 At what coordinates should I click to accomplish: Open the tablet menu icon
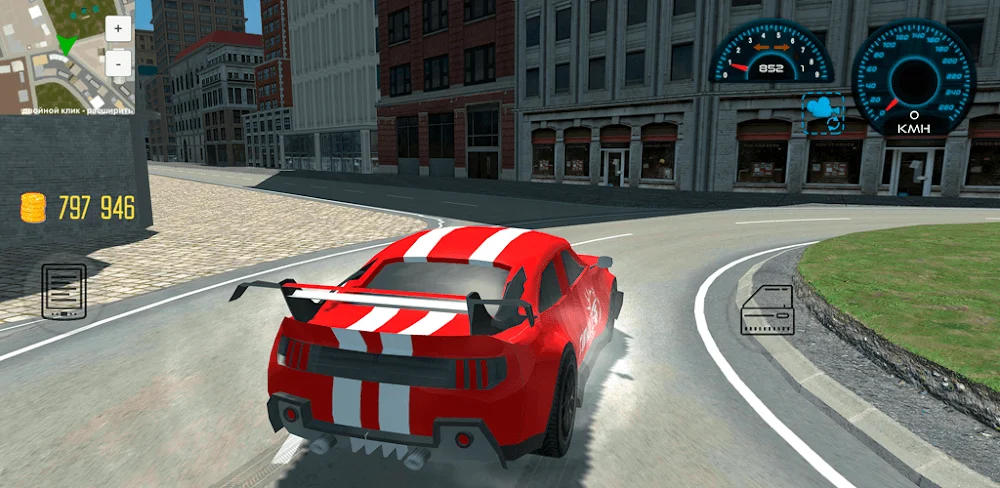pos(63,291)
